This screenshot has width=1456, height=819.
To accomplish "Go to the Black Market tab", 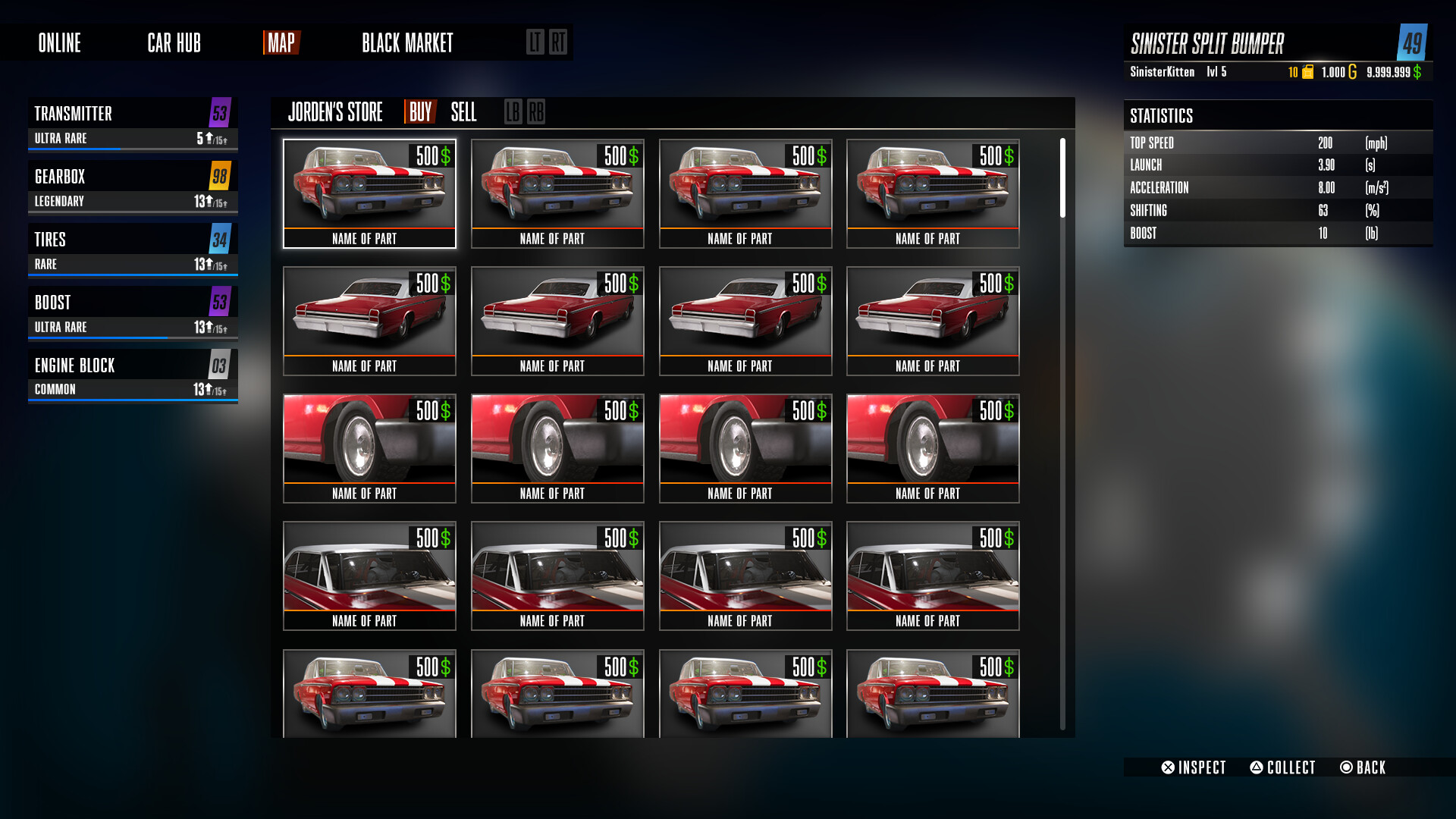I will [x=407, y=43].
